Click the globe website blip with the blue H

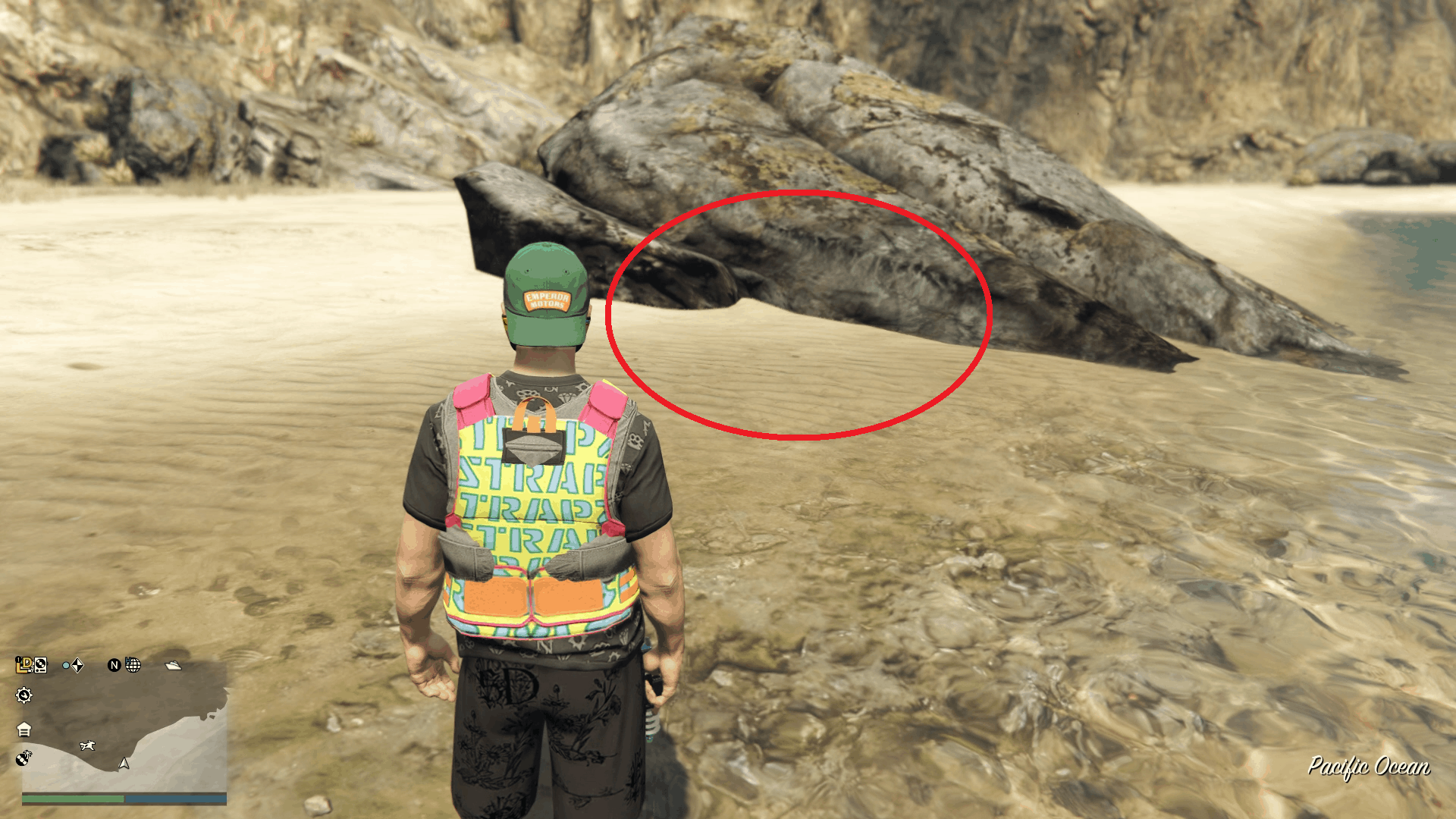(133, 667)
